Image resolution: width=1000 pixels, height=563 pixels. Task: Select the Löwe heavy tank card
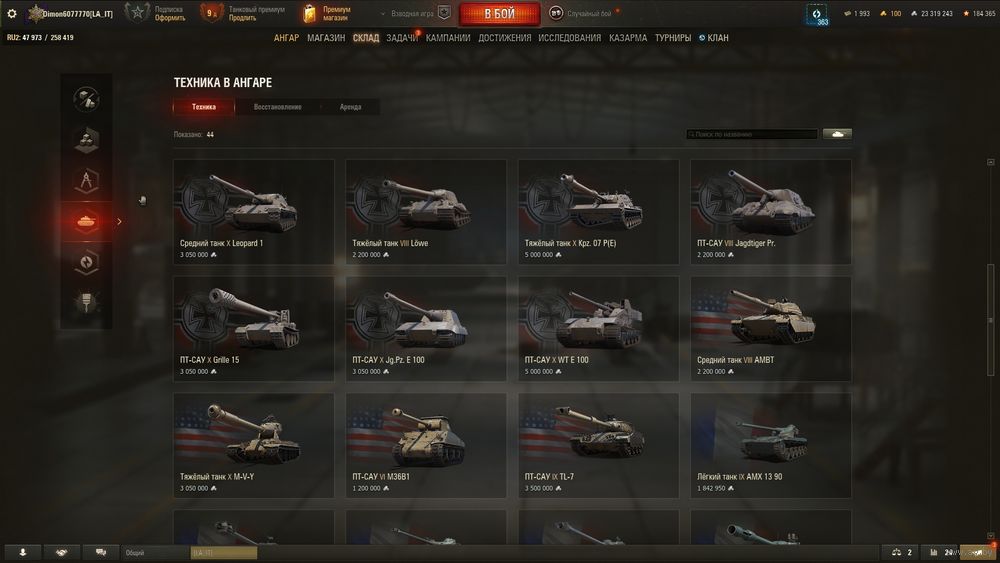[x=426, y=212]
